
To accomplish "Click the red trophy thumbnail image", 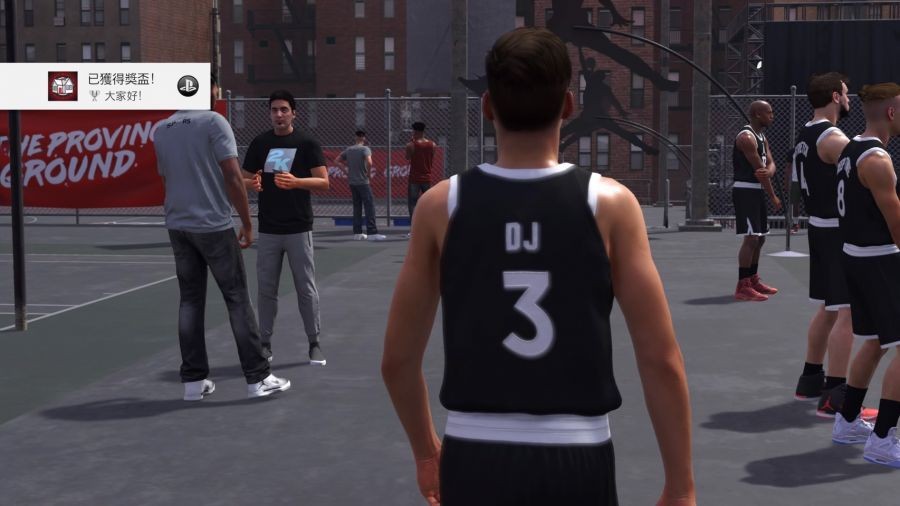I will [62, 86].
